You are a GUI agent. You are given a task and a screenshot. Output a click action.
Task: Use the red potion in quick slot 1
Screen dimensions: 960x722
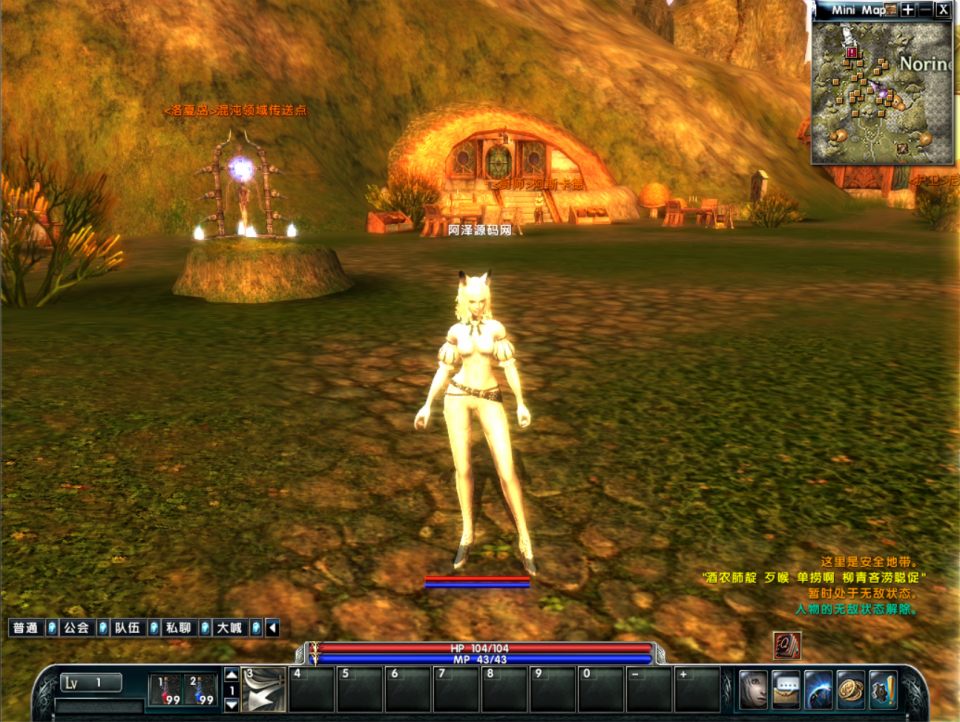[165, 689]
